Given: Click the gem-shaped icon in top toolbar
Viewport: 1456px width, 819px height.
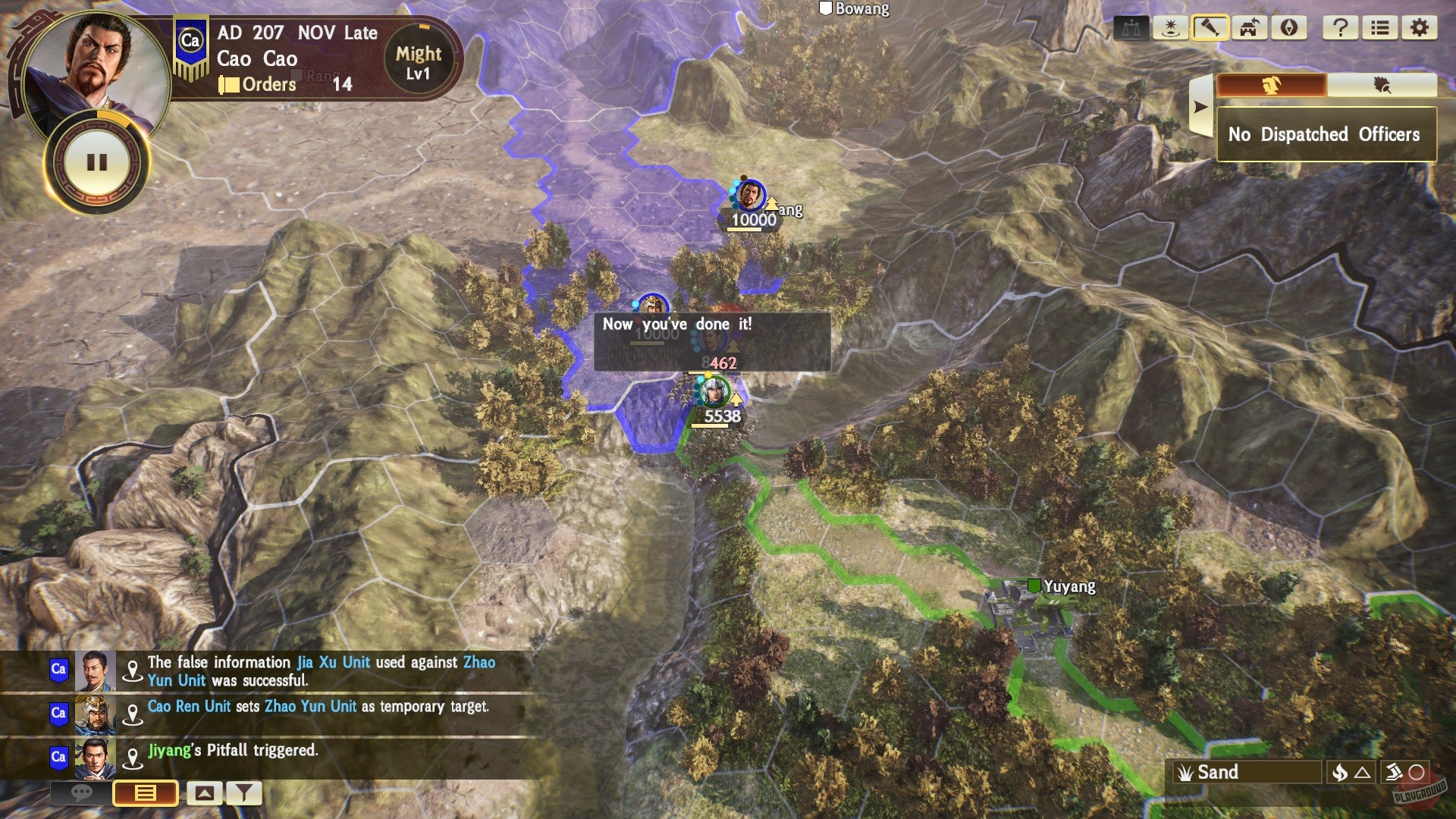Looking at the screenshot, I should pos(1289,28).
